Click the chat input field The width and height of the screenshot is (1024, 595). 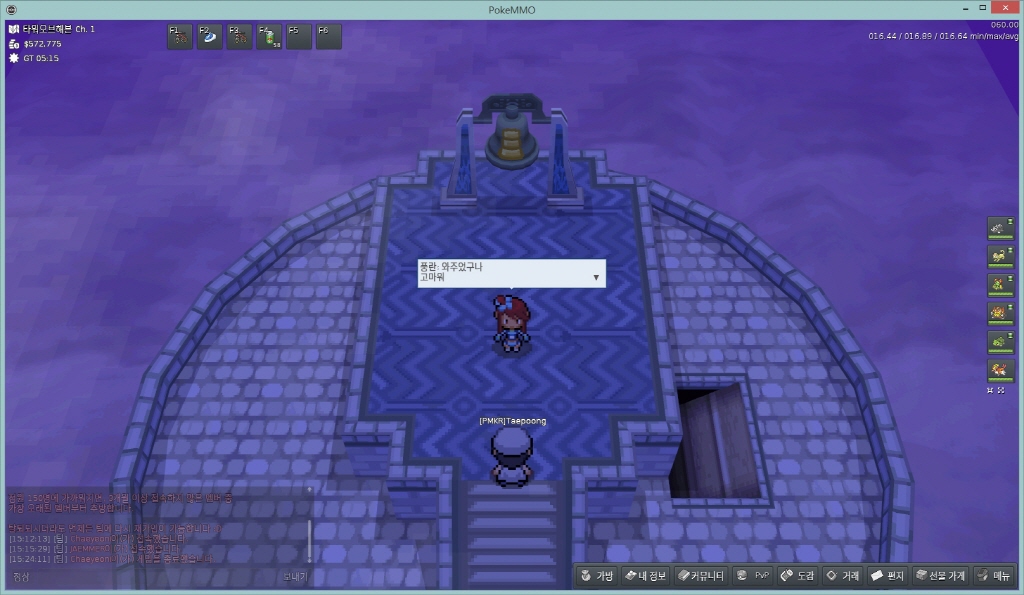[150, 576]
